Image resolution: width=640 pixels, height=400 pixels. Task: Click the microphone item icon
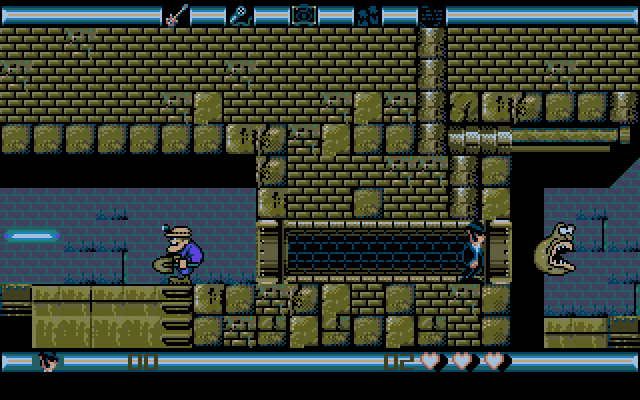click(x=240, y=15)
